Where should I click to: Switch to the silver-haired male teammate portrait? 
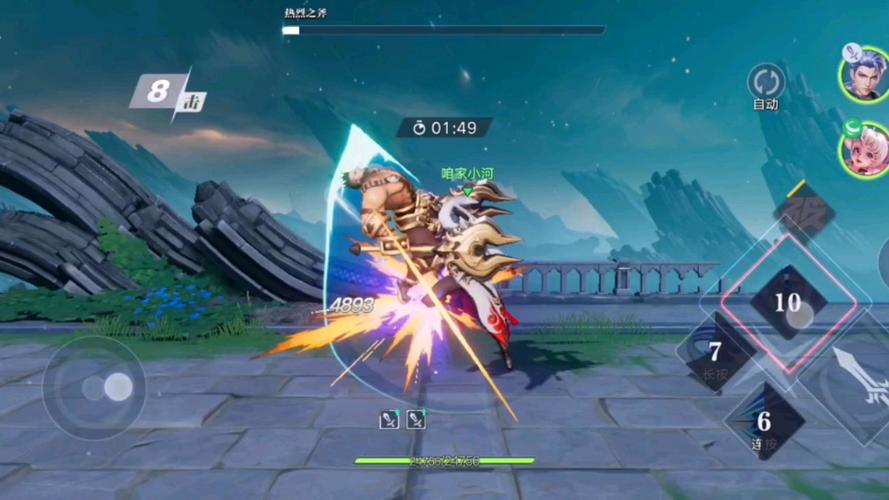click(864, 72)
